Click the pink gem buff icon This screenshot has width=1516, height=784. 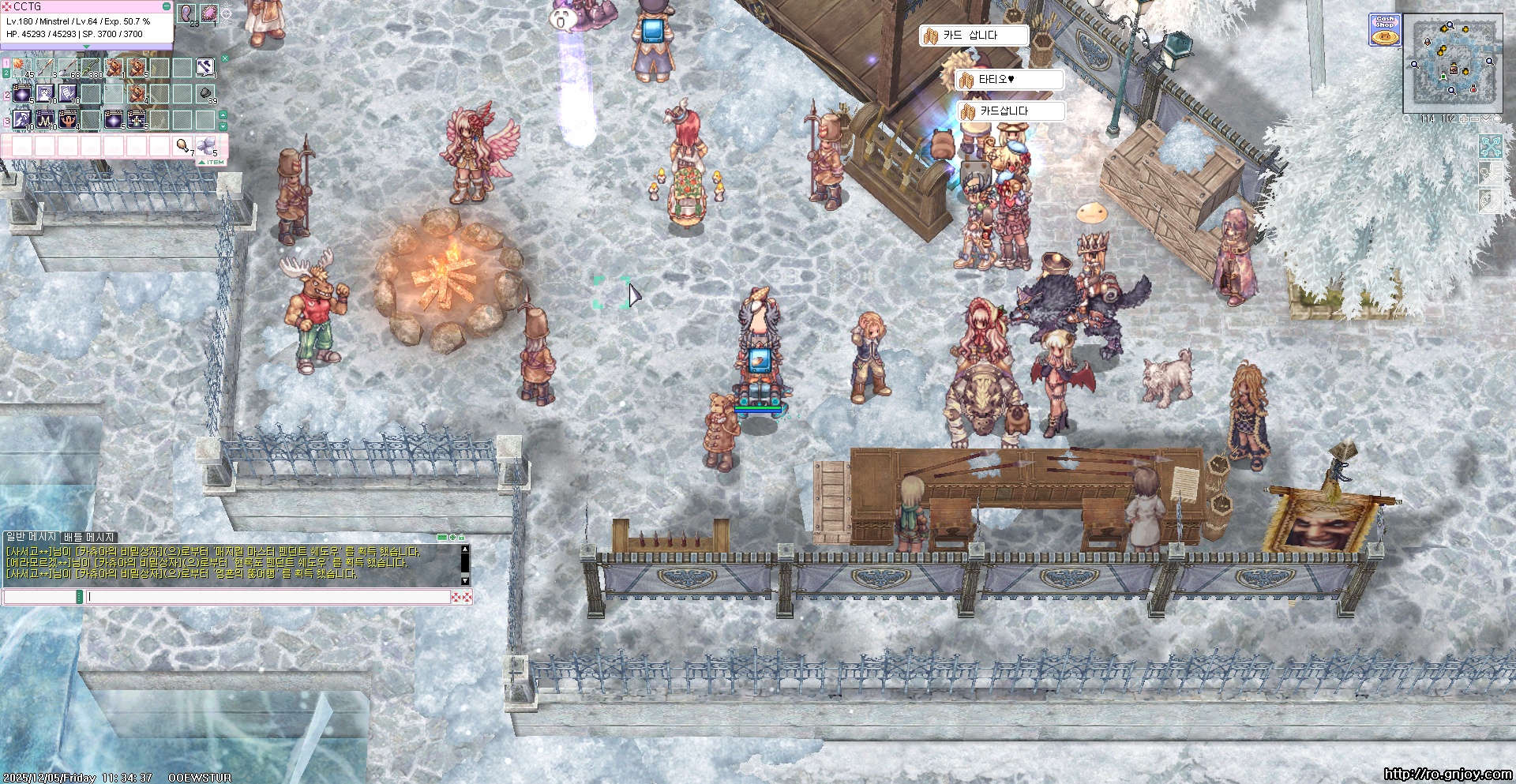click(209, 13)
